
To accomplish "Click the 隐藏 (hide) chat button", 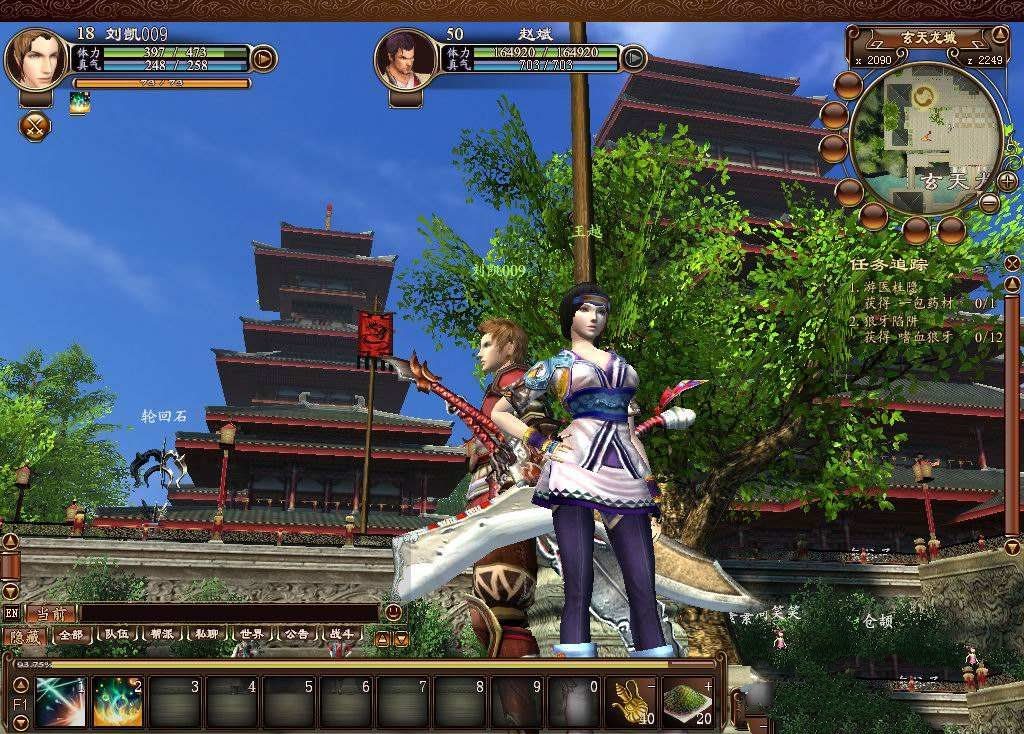I will tap(24, 635).
